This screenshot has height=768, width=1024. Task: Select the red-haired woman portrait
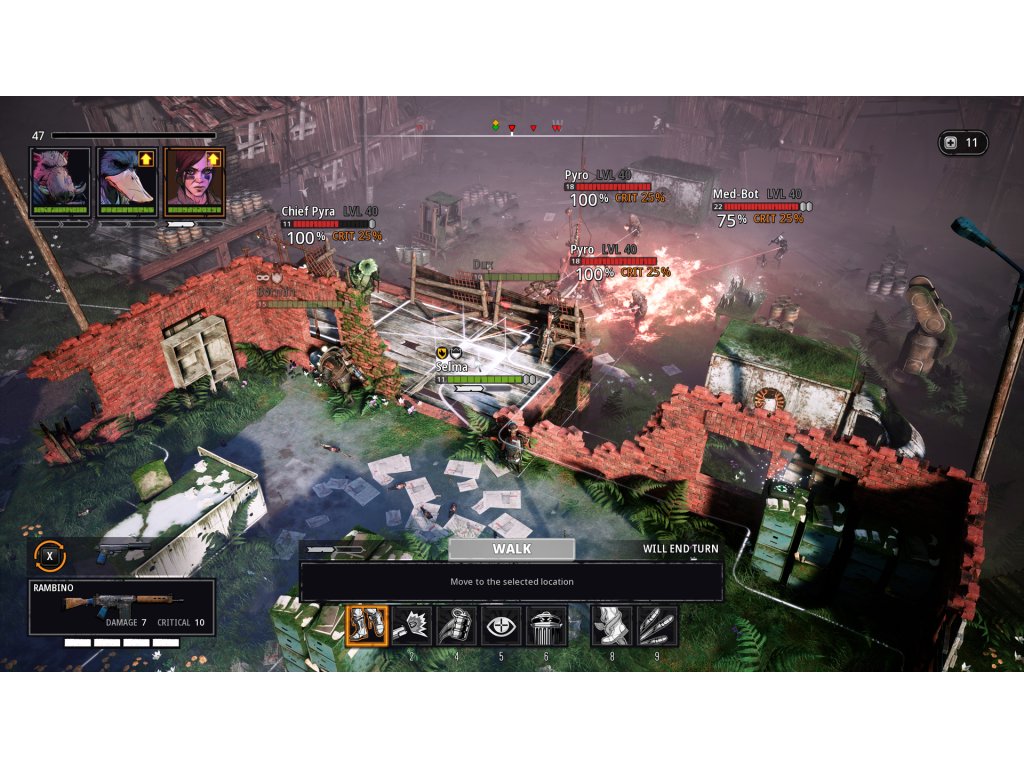point(194,181)
